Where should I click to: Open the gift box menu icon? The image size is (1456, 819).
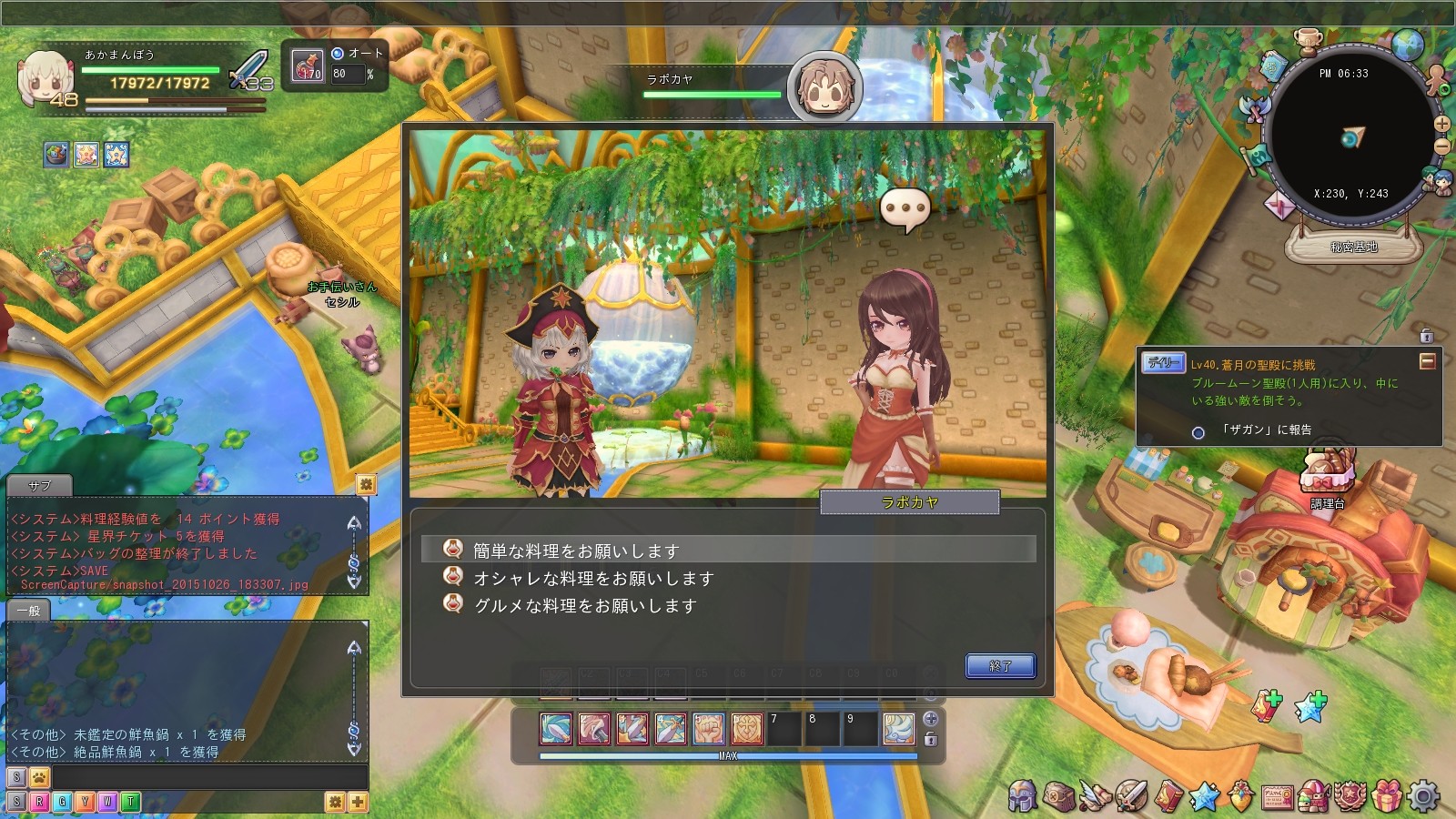[x=1387, y=796]
